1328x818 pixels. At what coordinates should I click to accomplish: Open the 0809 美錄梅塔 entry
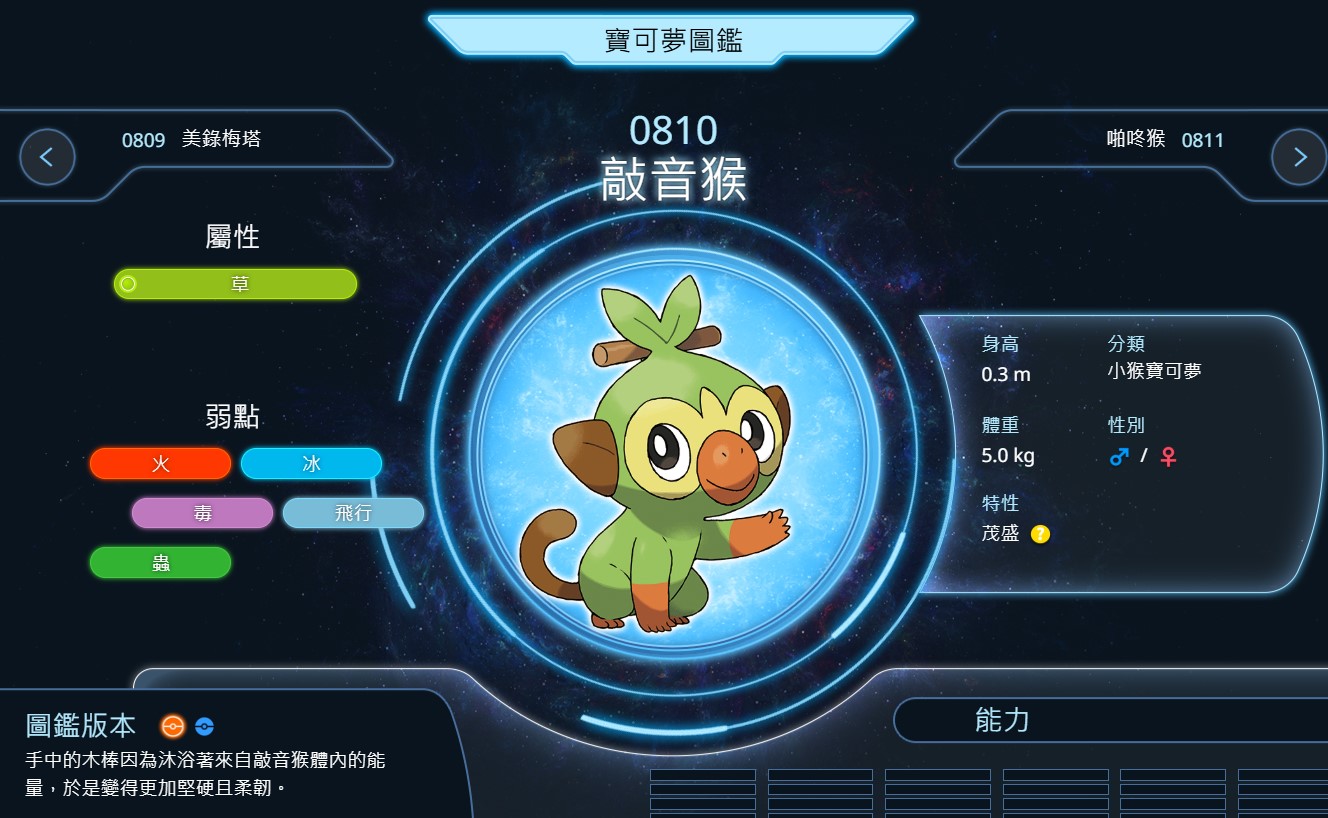tap(192, 140)
